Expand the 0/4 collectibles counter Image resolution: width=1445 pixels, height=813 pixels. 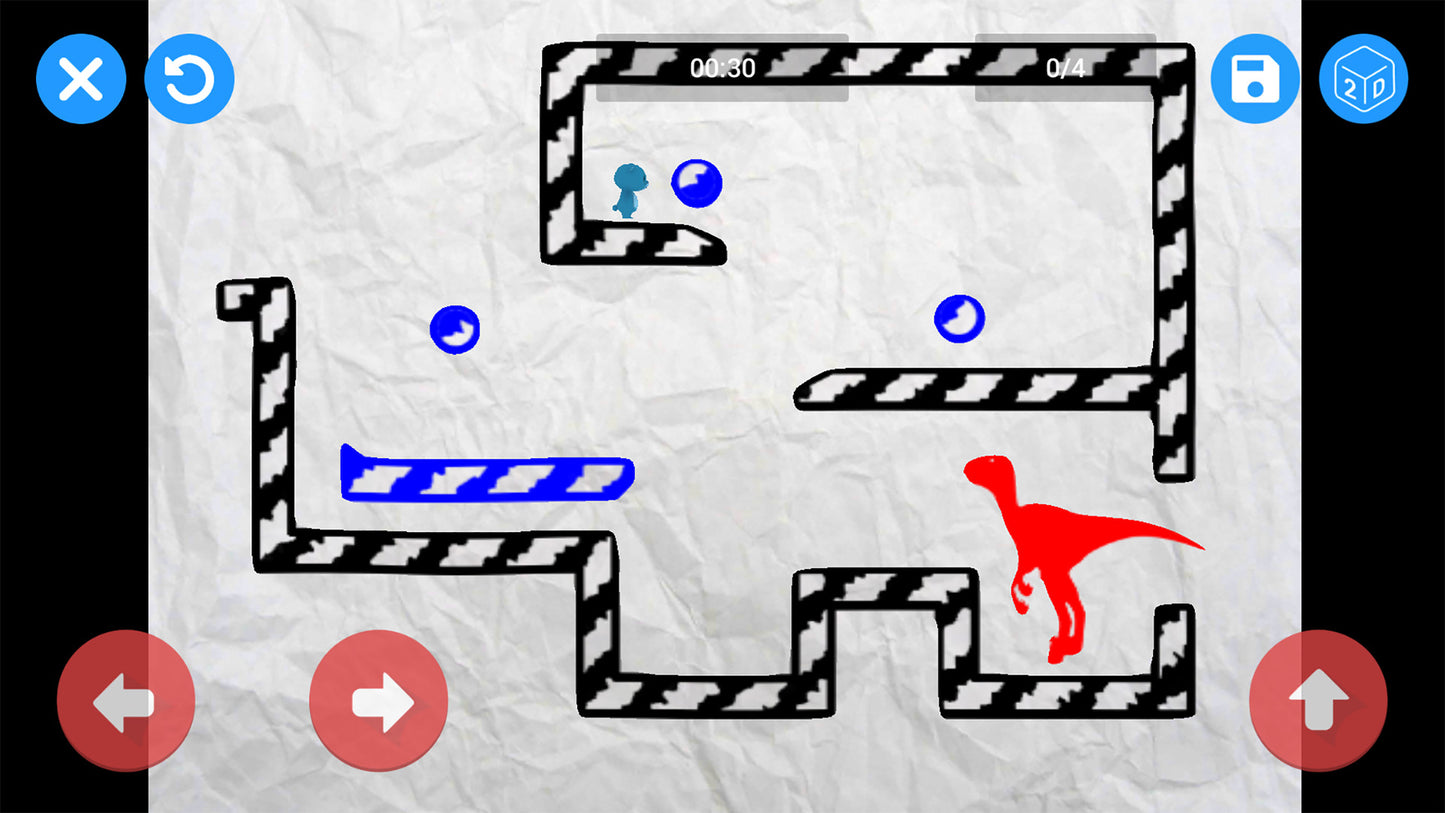(x=1065, y=66)
